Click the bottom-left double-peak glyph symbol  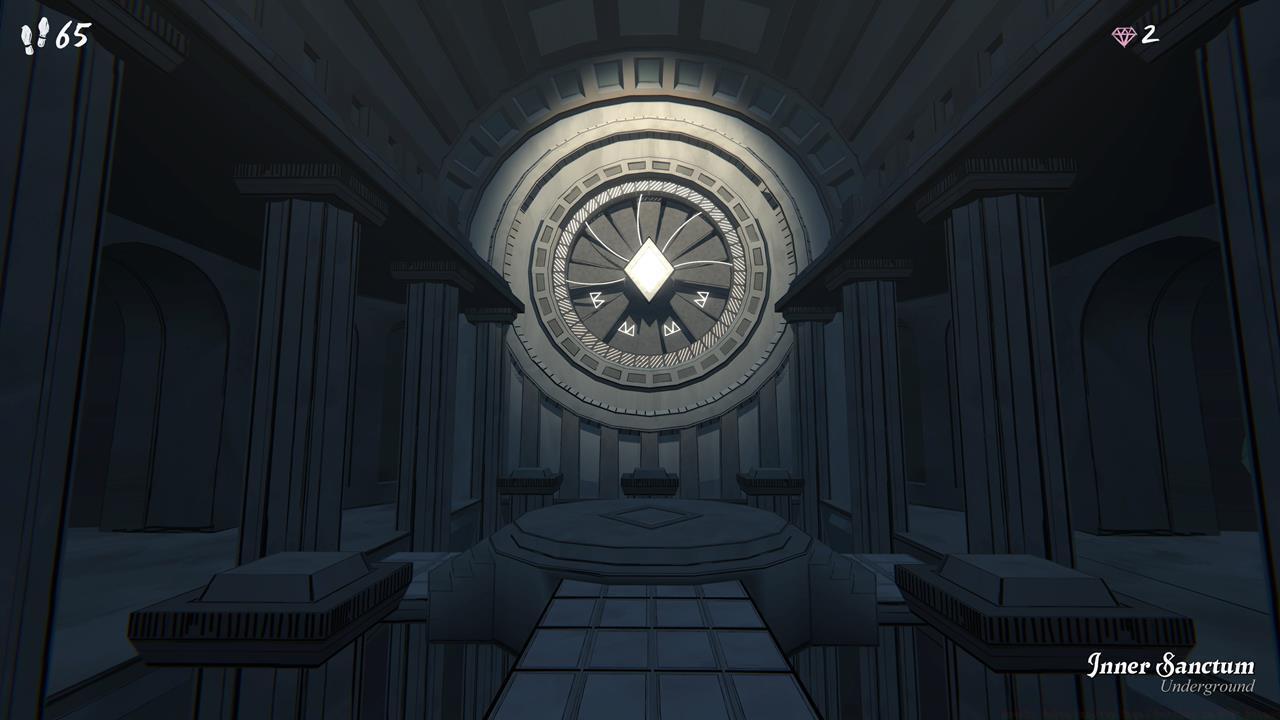tap(628, 328)
